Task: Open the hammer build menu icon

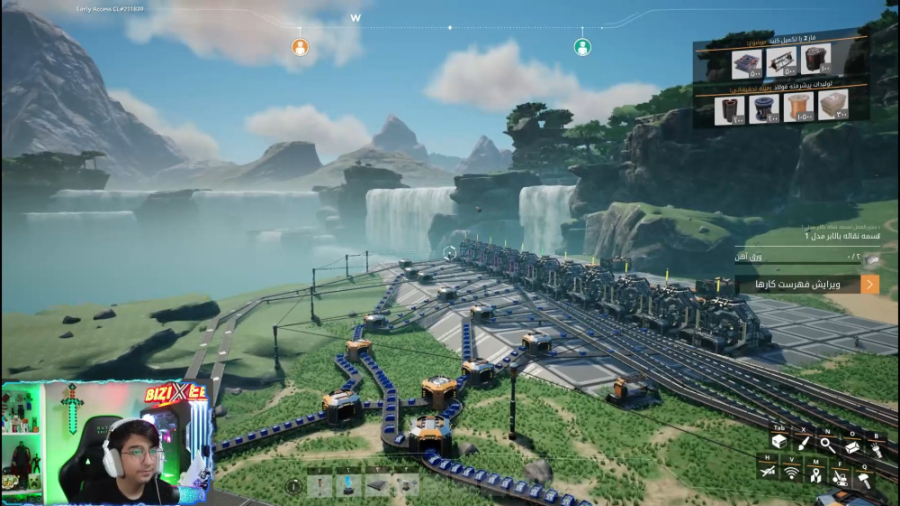Action: [866, 479]
